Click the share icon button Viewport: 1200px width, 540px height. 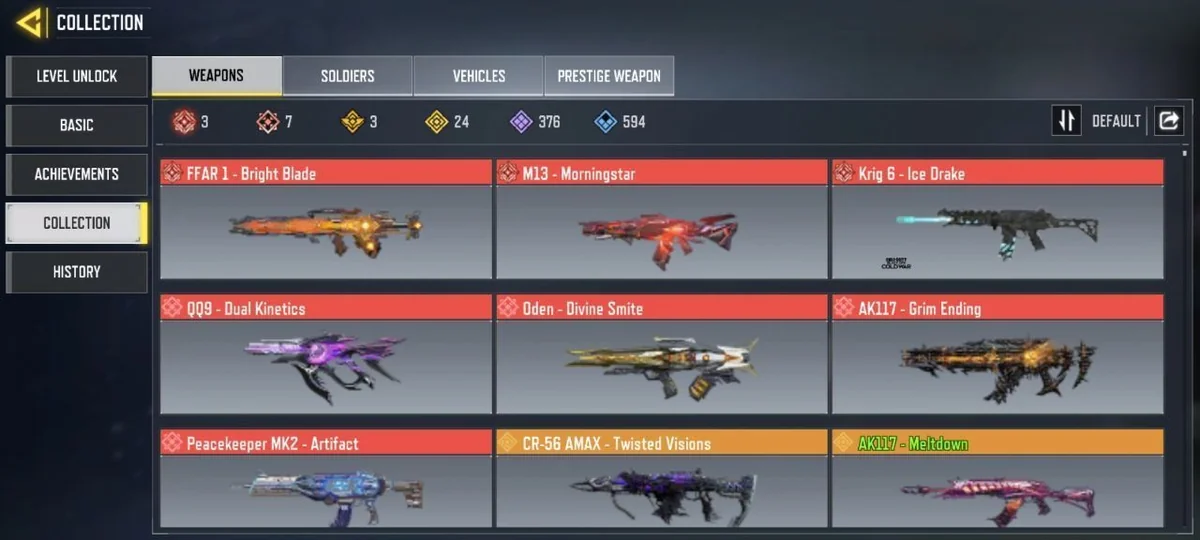(x=1168, y=121)
